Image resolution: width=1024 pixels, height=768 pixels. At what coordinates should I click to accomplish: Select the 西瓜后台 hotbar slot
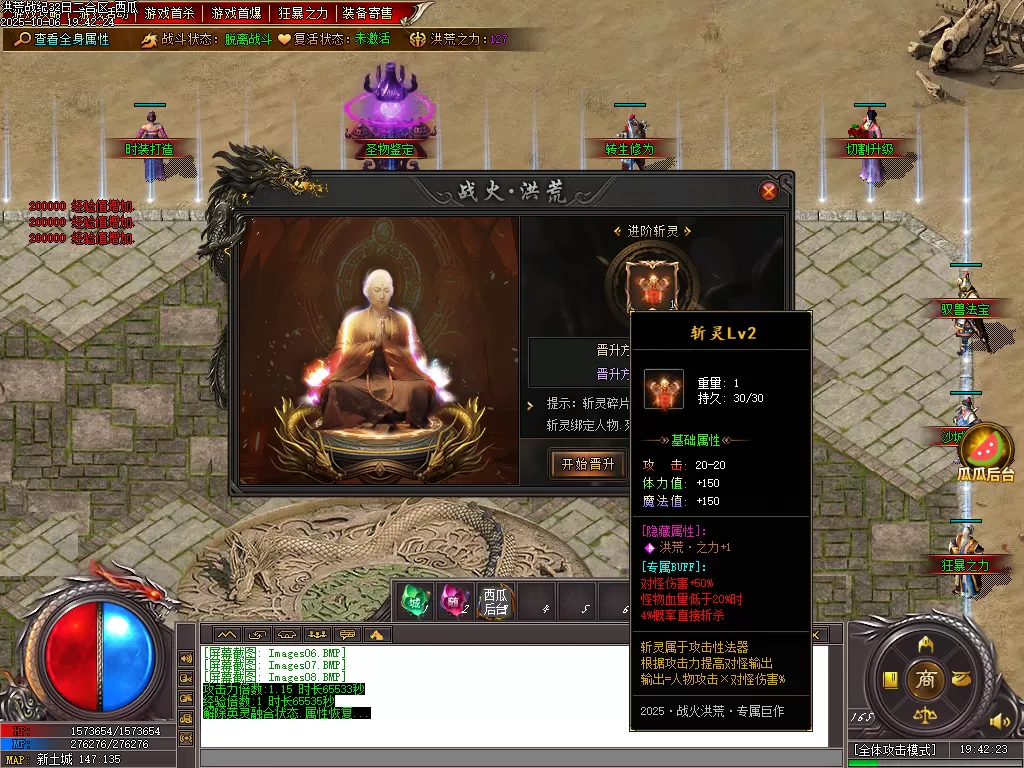[495, 600]
